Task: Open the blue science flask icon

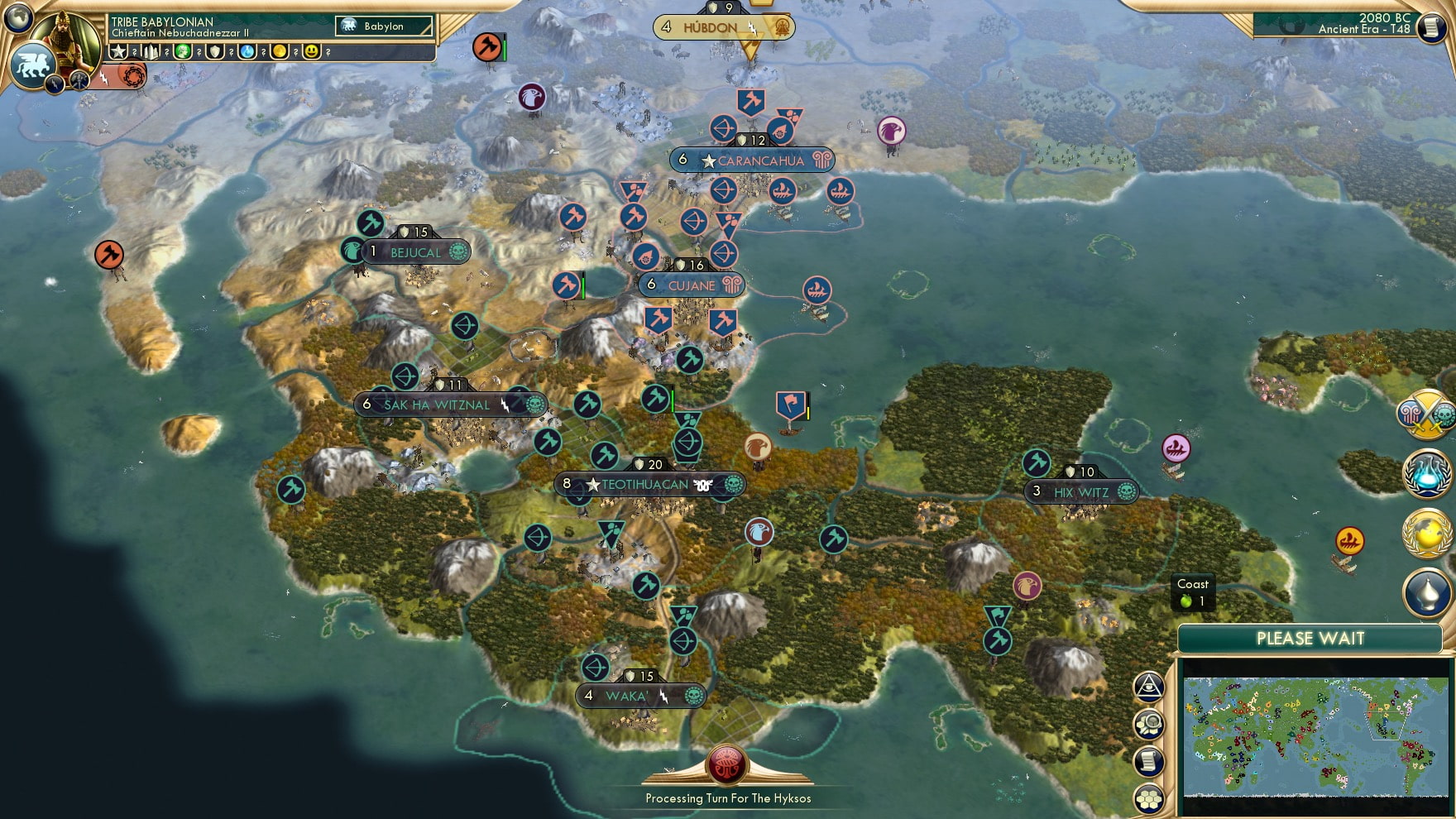Action: click(247, 51)
